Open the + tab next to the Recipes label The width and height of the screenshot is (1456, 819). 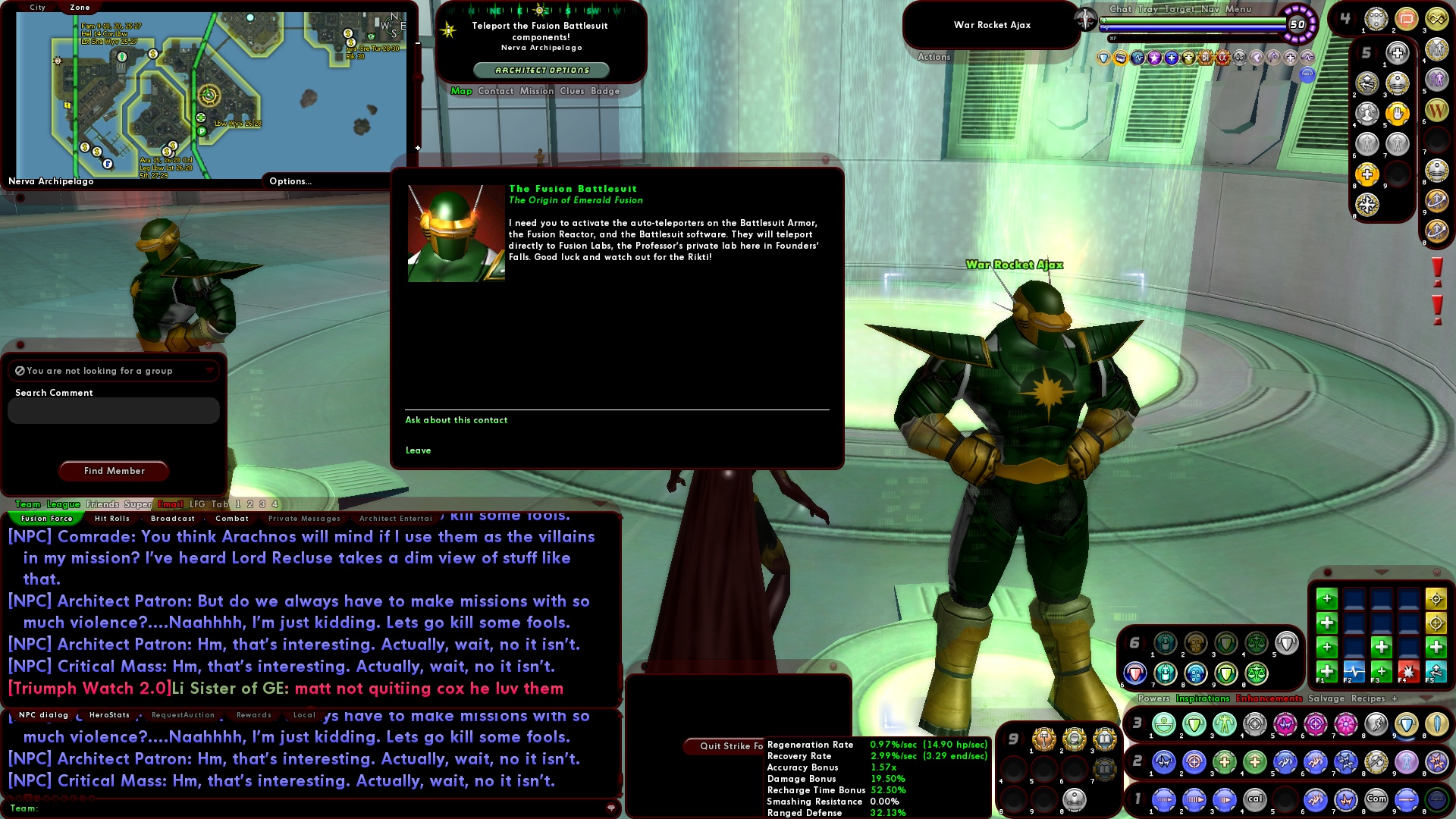click(x=1394, y=698)
